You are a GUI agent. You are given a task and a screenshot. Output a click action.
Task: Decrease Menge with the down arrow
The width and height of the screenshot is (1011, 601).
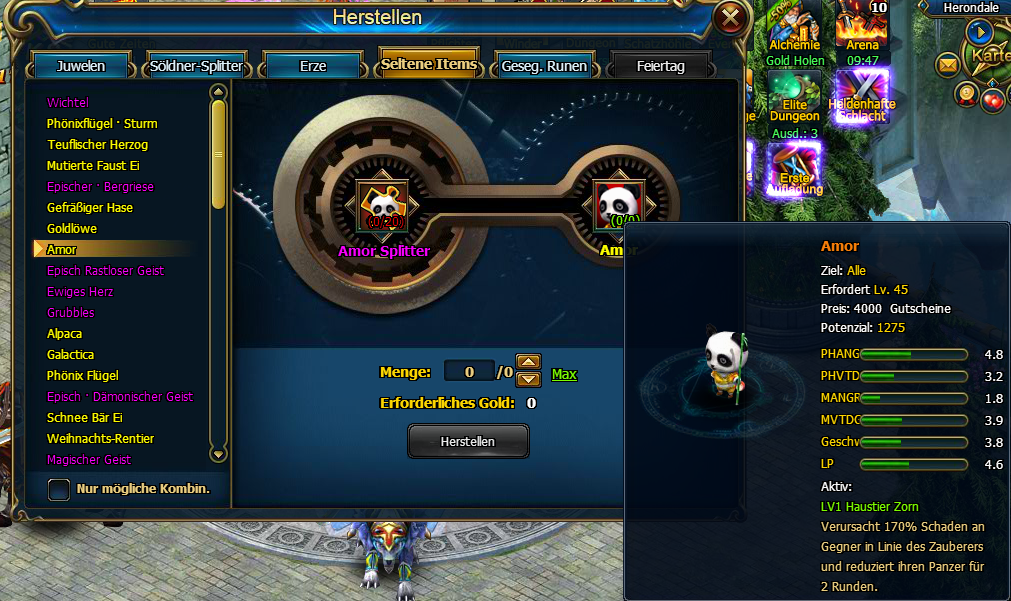[528, 380]
